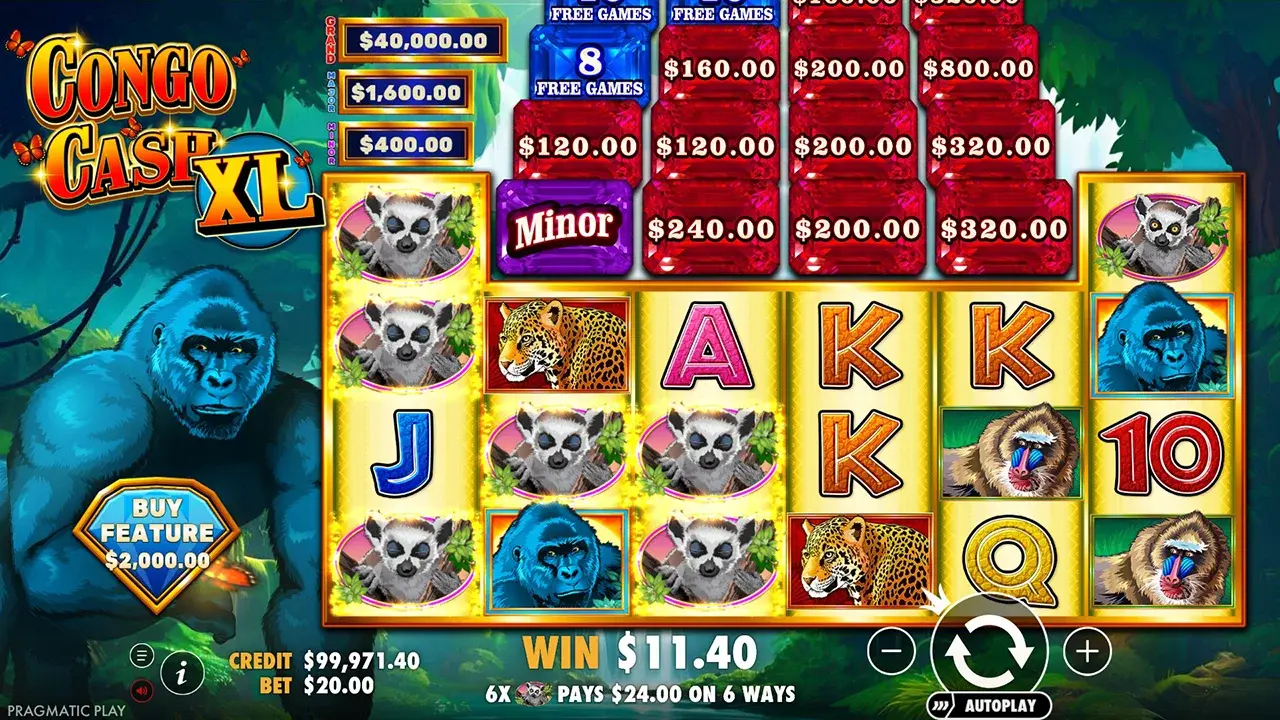Select the purple Minor jackpot gem

coord(560,225)
